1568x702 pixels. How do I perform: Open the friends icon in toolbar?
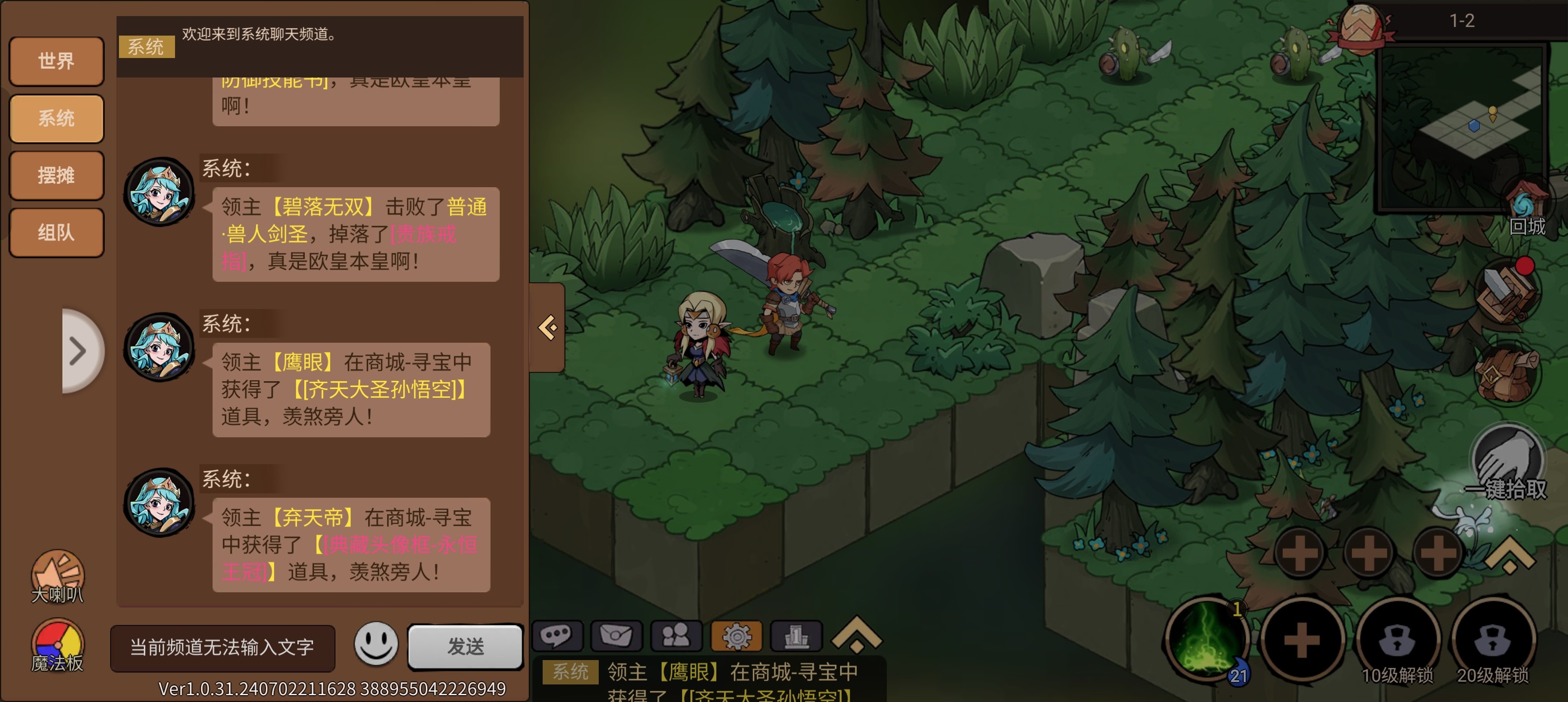[676, 636]
